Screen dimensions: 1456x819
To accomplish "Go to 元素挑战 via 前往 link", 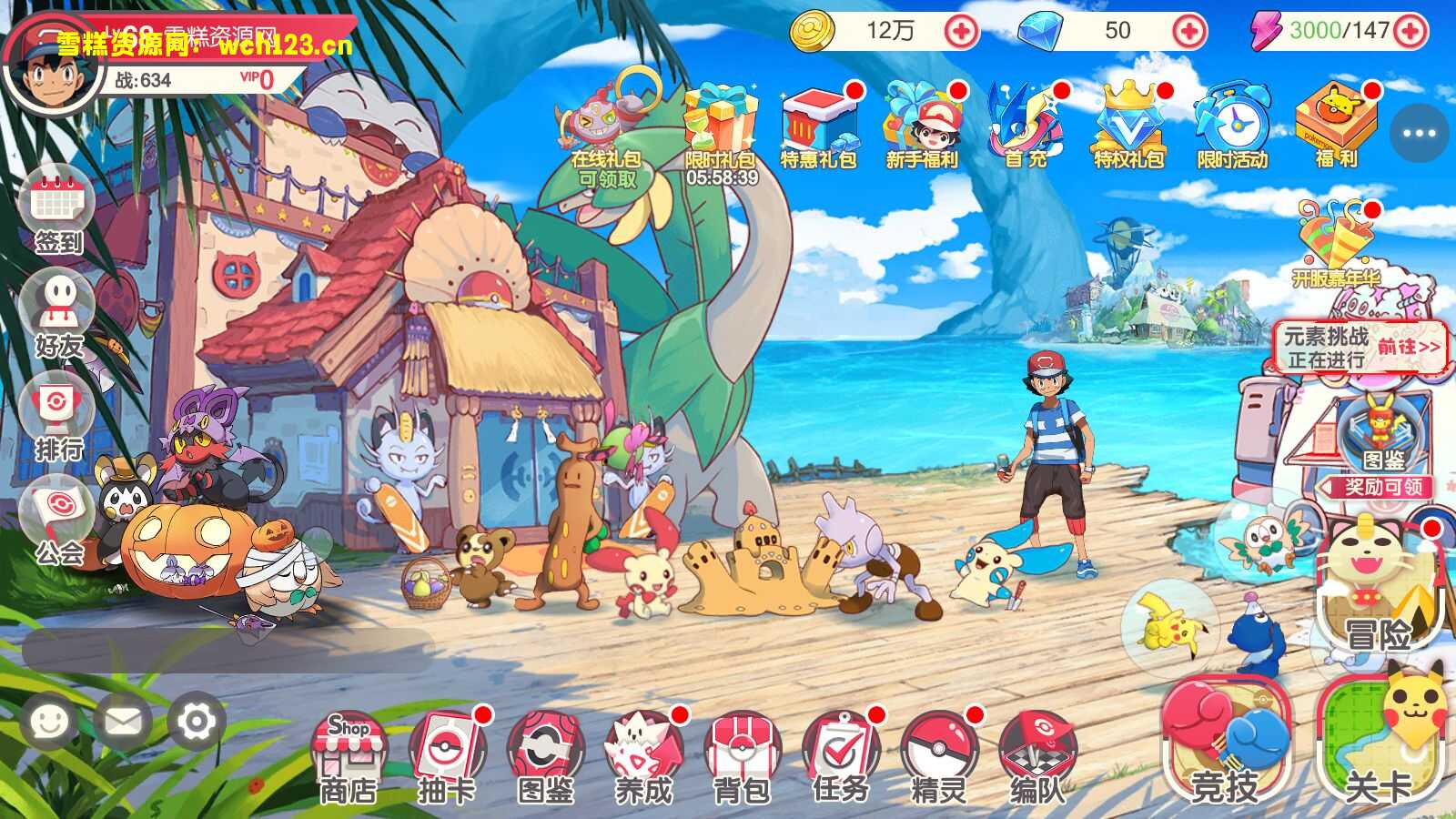I will [x=1409, y=347].
